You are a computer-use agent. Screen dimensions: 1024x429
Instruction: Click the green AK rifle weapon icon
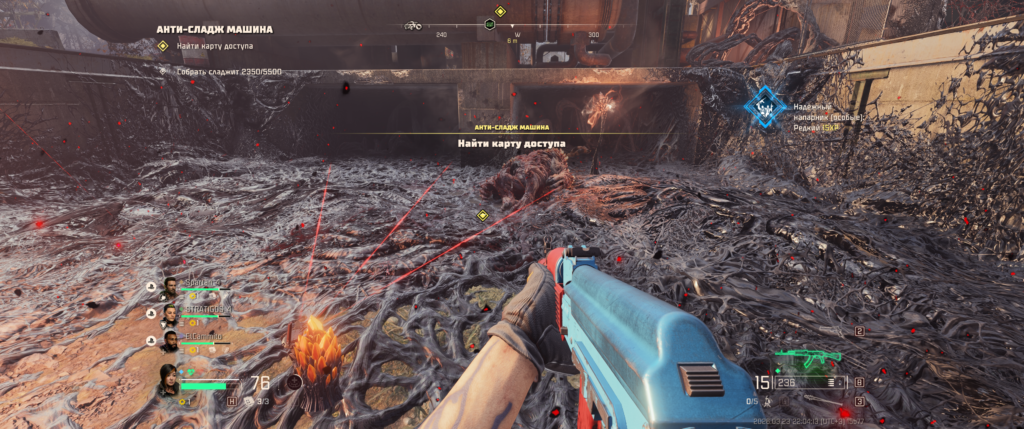(808, 358)
